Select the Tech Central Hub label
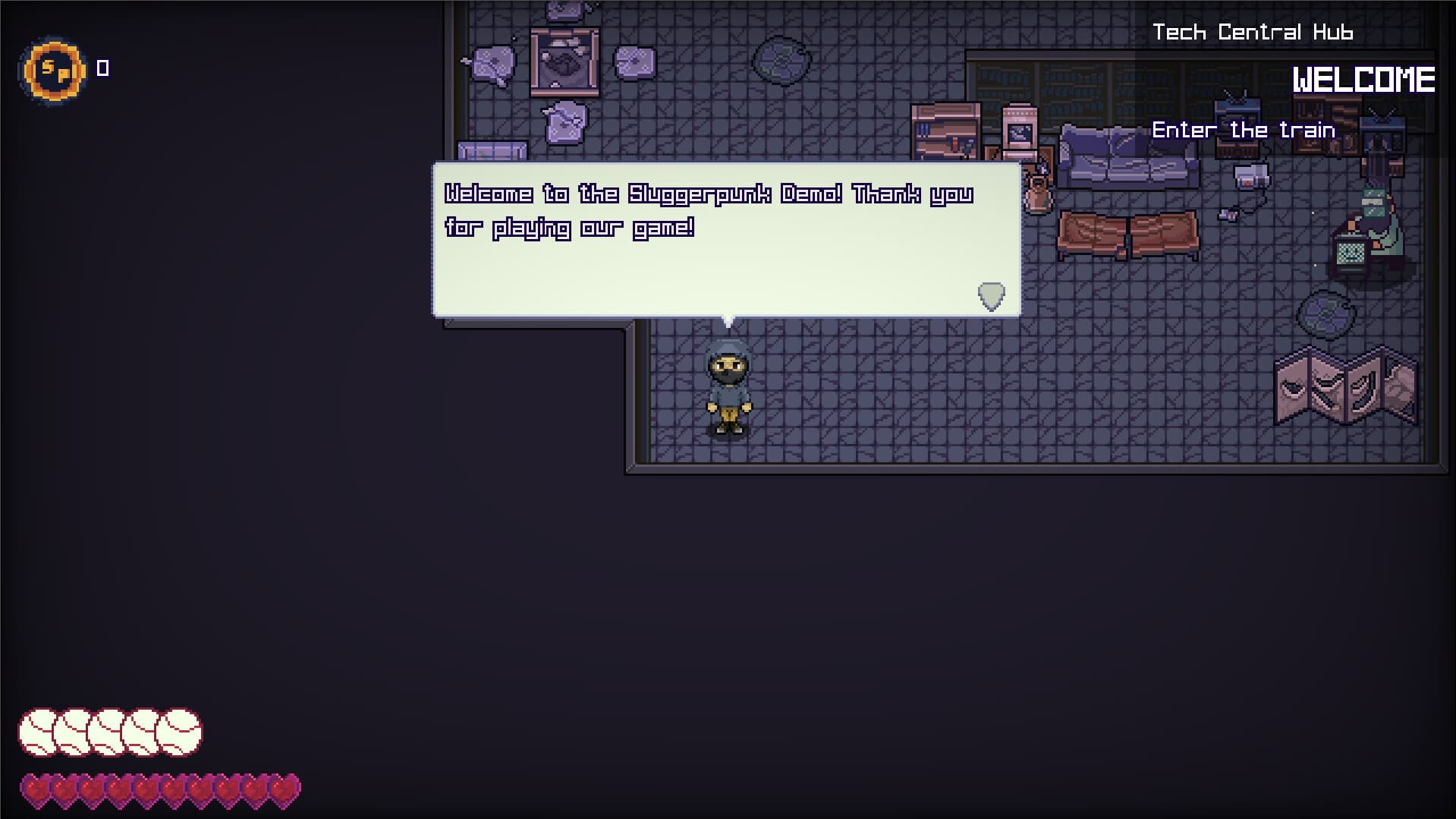The height and width of the screenshot is (819, 1456). [x=1253, y=32]
